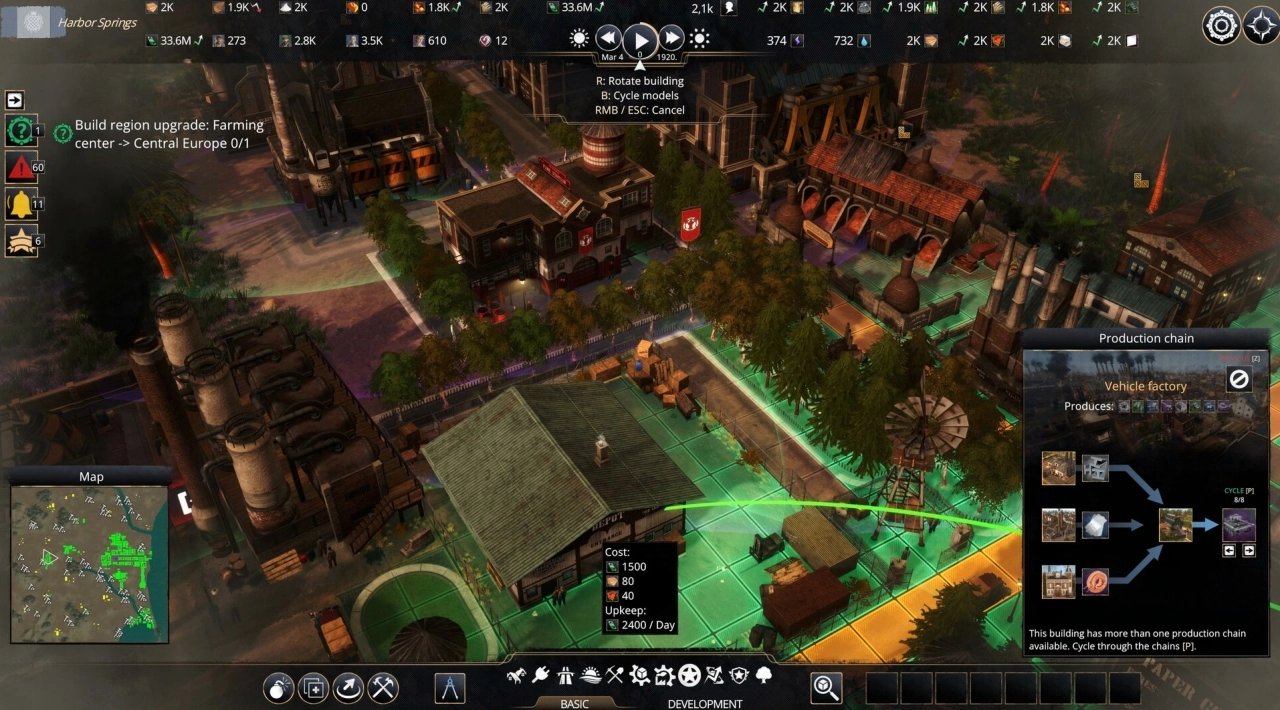Click the compass icon in top corner
This screenshot has width=1280, height=710.
(1261, 26)
